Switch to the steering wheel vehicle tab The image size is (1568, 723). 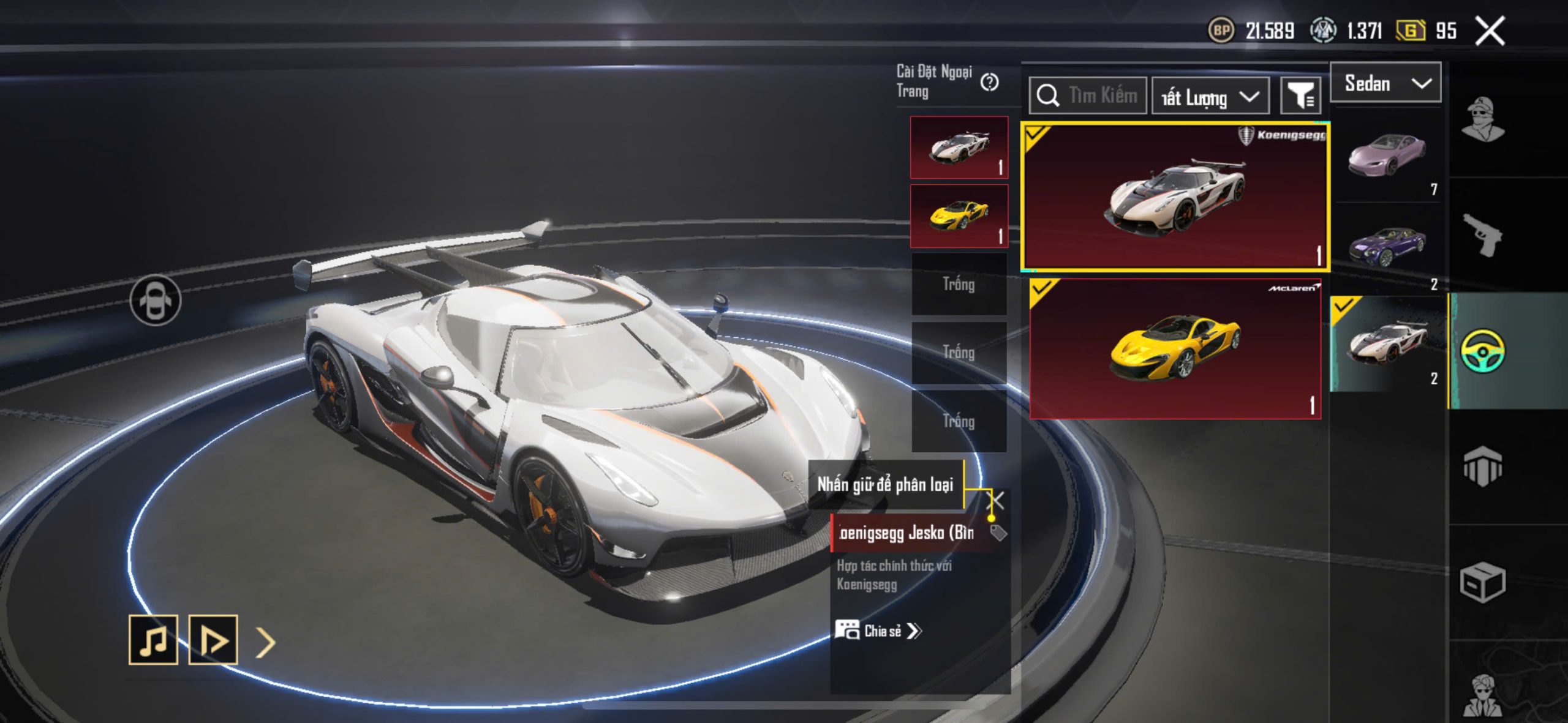click(x=1482, y=351)
